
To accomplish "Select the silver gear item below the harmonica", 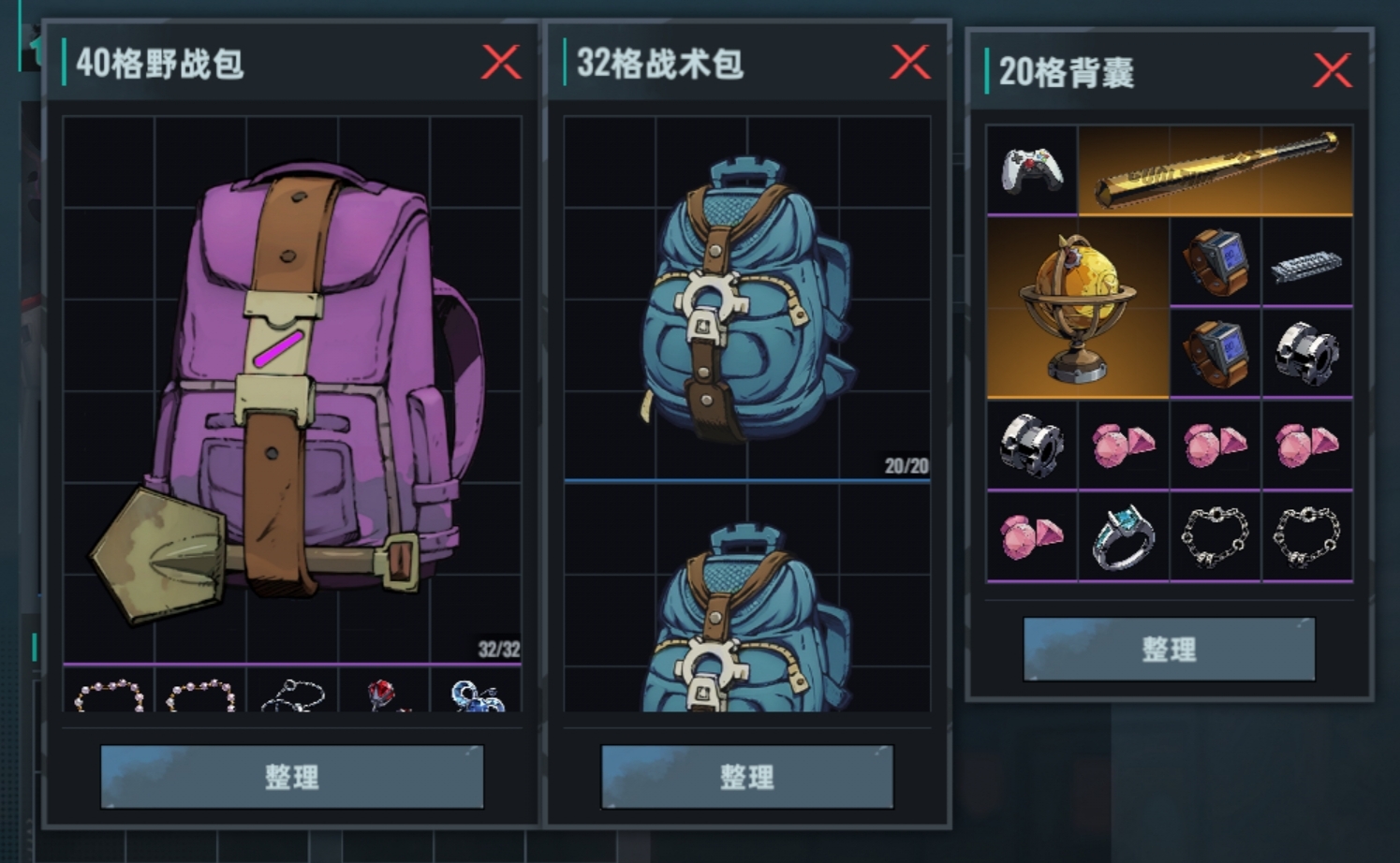I will [x=1306, y=353].
